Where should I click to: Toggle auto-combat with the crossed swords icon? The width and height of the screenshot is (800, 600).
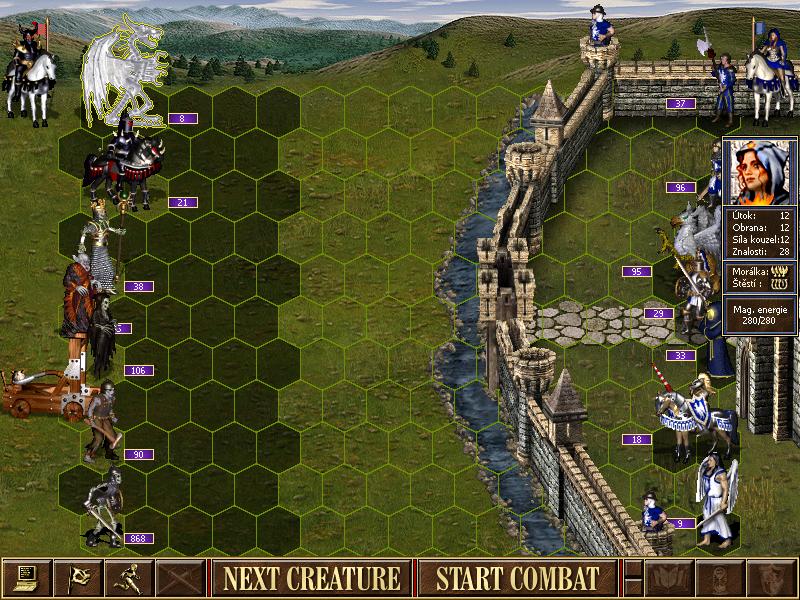click(180, 578)
